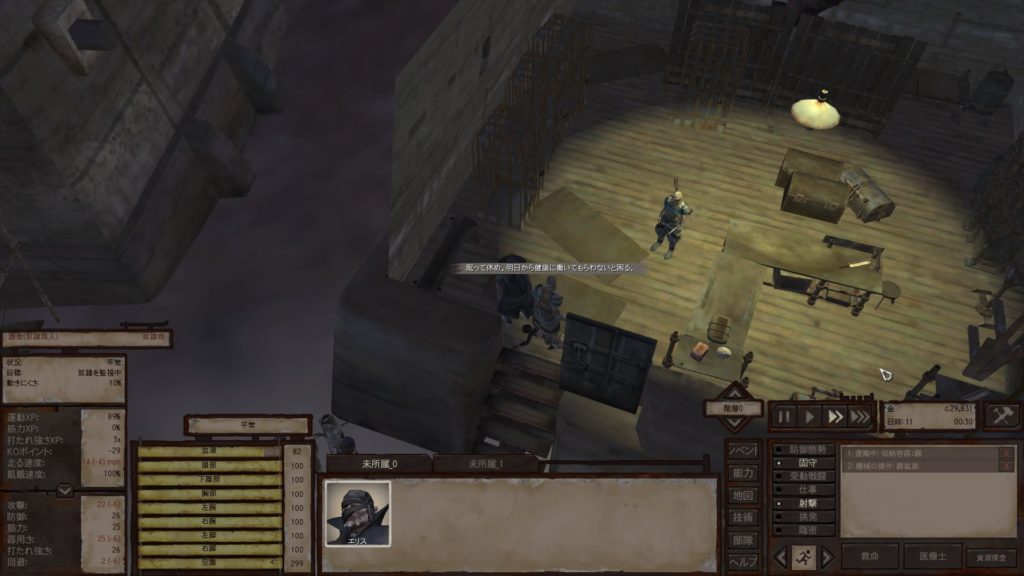Viewport: 1024px width, 576px height.
Task: Select the エリス character portrait
Action: tap(357, 514)
